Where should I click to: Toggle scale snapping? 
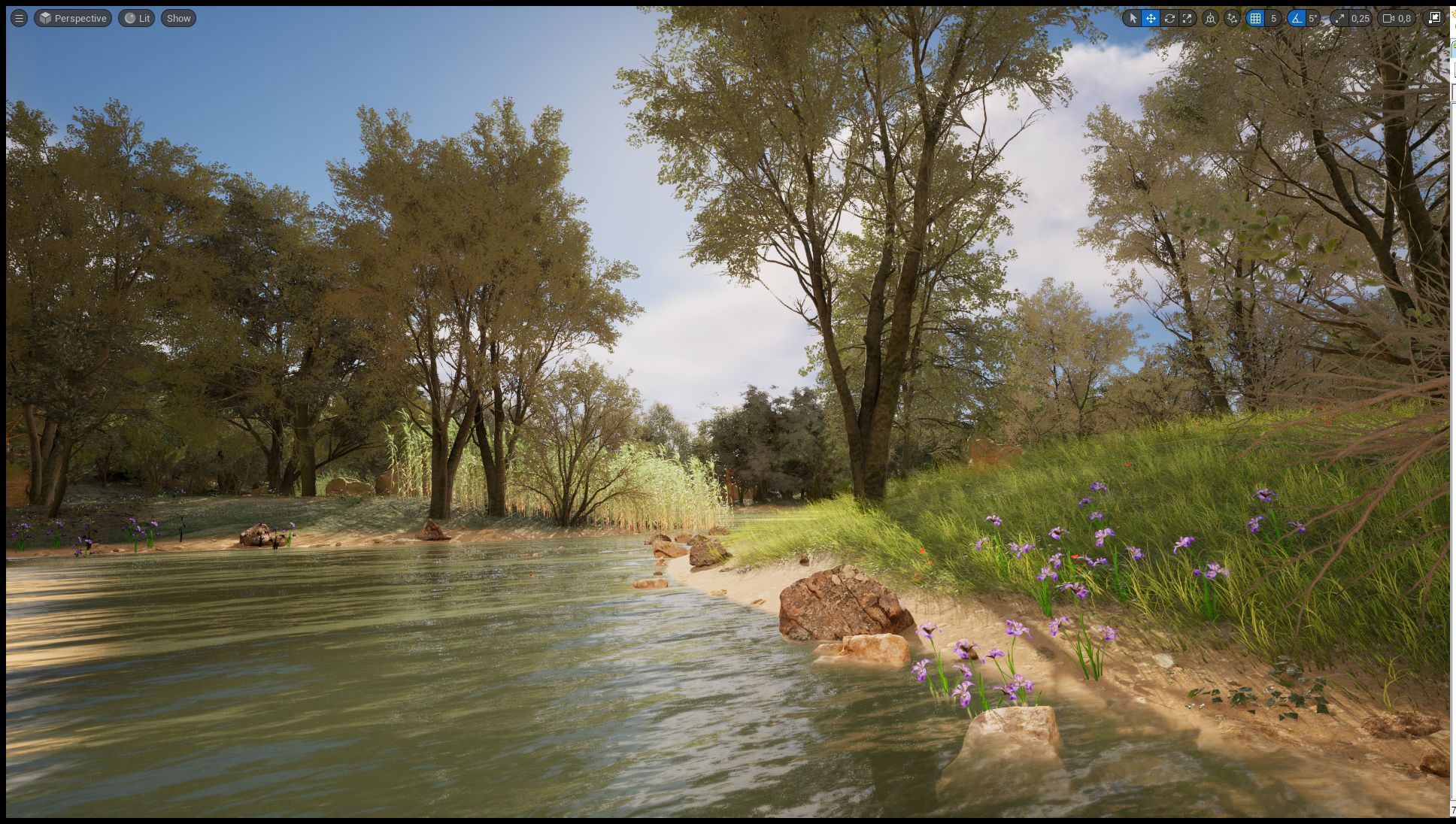(1340, 19)
